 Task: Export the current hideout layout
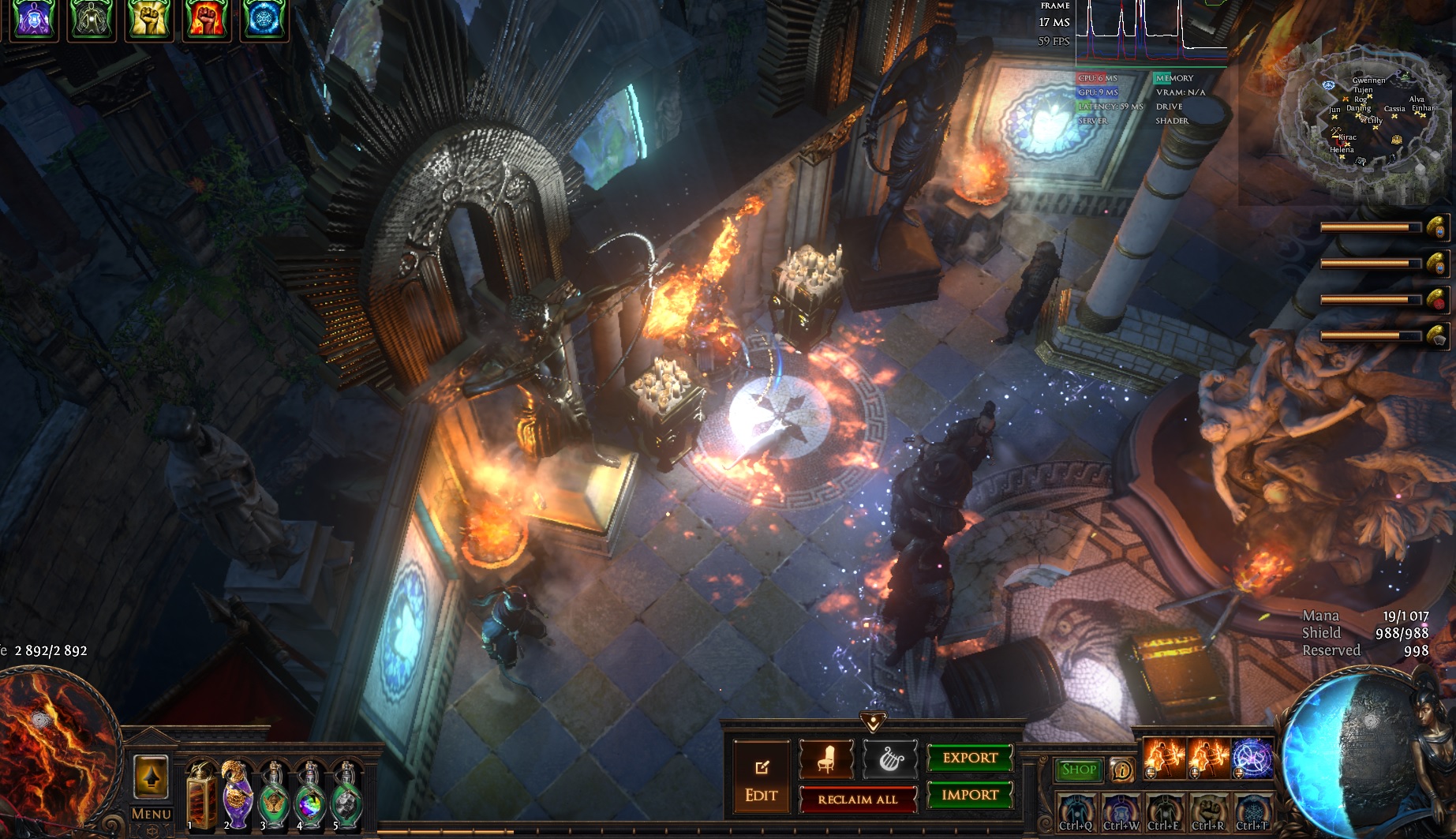[969, 758]
